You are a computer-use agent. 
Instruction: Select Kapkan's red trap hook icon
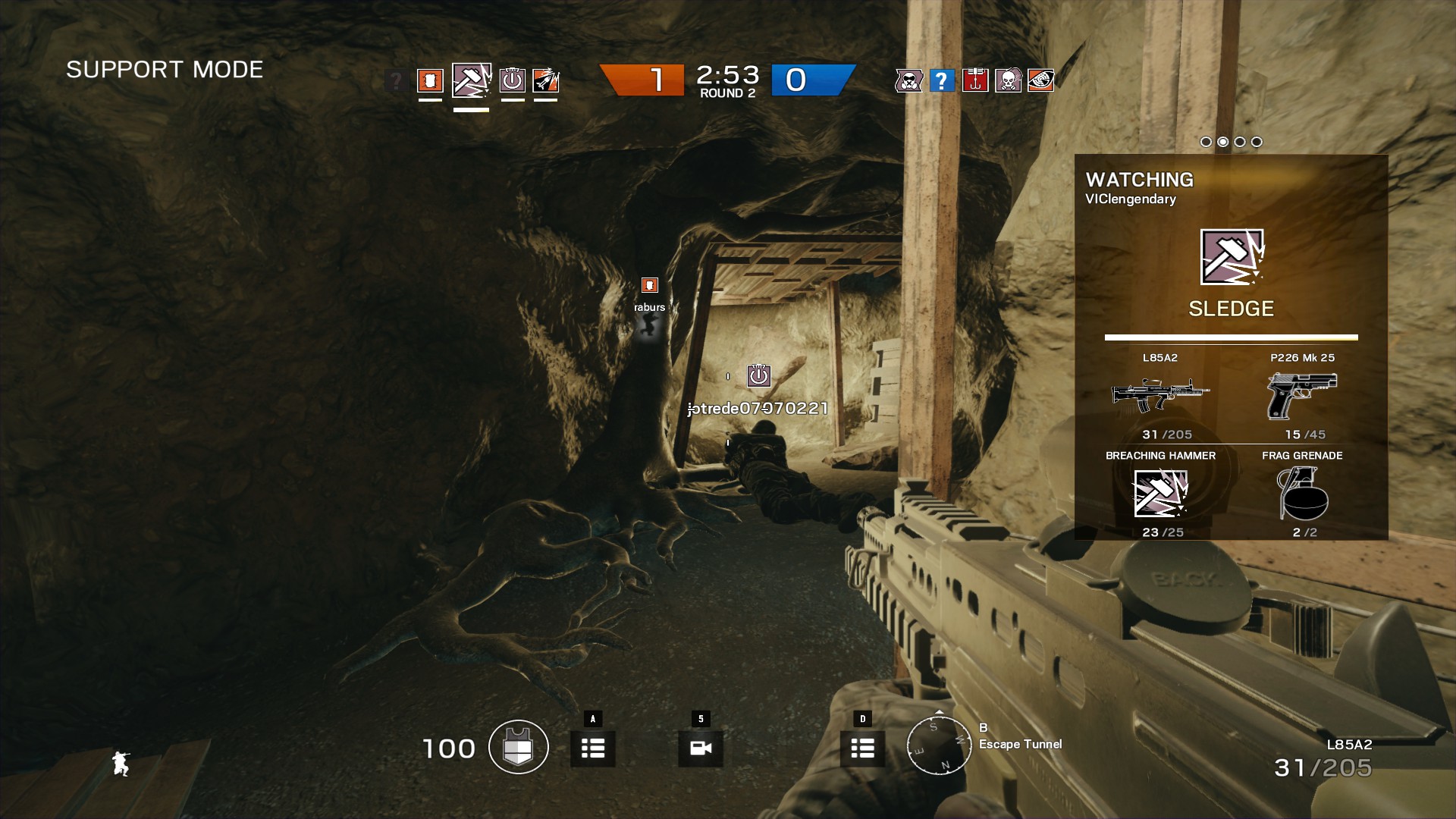(x=975, y=80)
